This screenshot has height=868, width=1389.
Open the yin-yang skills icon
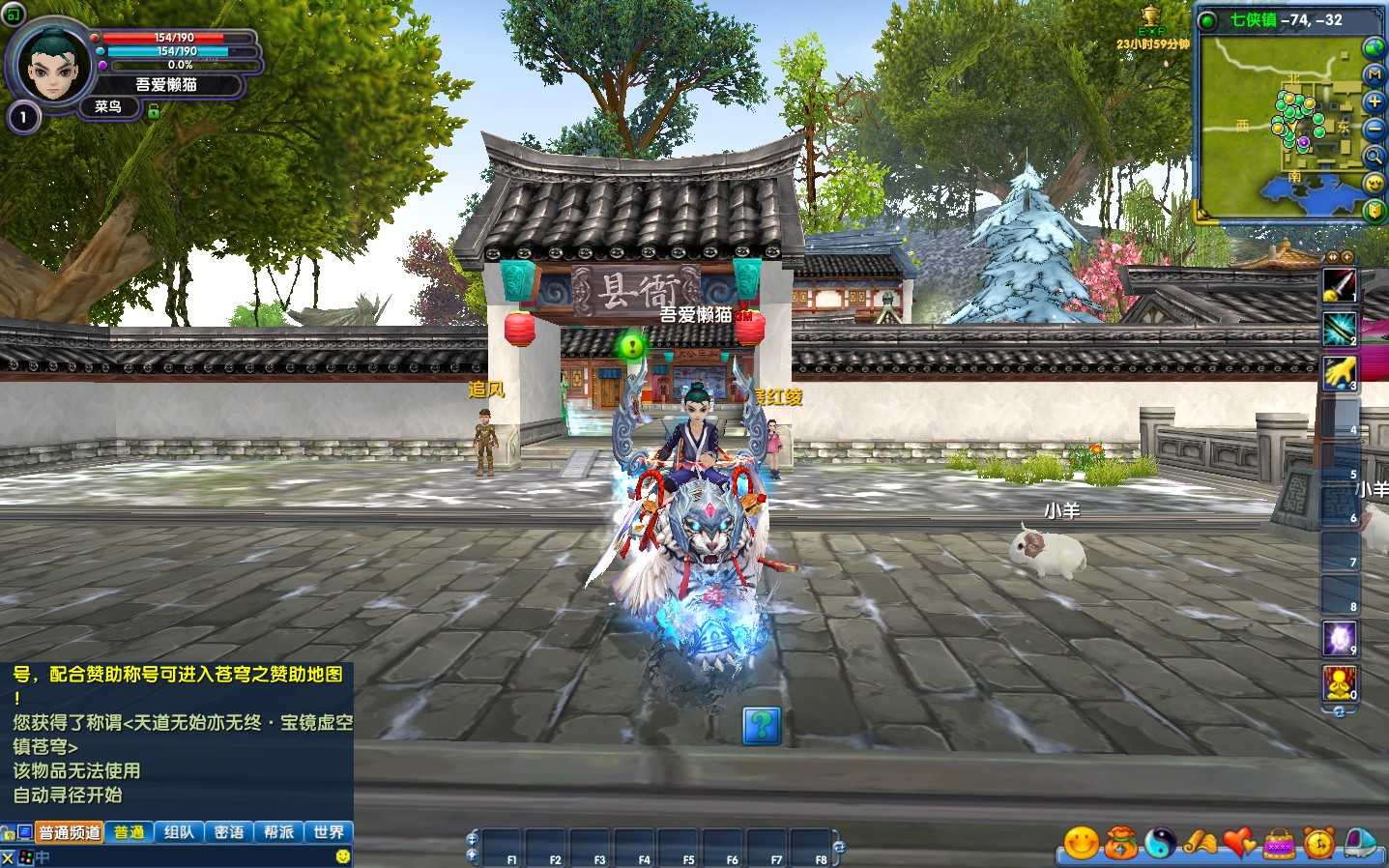pyautogui.click(x=1161, y=843)
